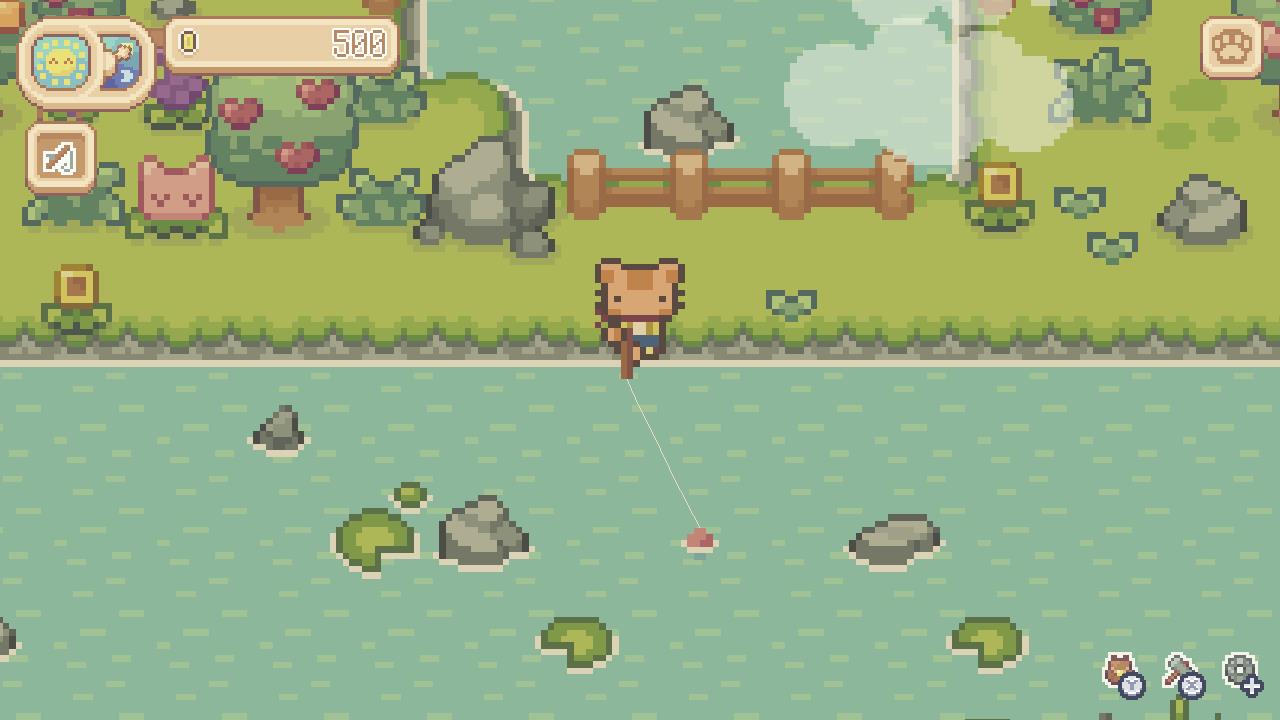Expand the plus badge on the gear icon

[x=1253, y=686]
